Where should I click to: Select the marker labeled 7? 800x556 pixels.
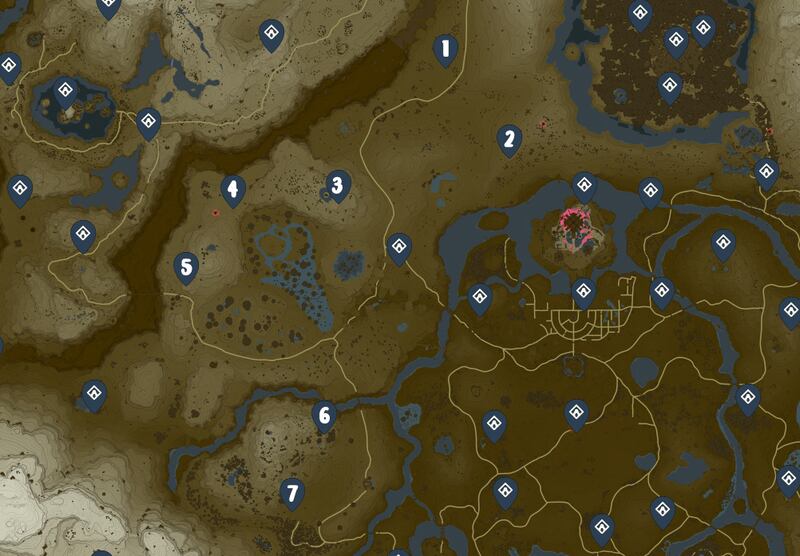tap(292, 492)
